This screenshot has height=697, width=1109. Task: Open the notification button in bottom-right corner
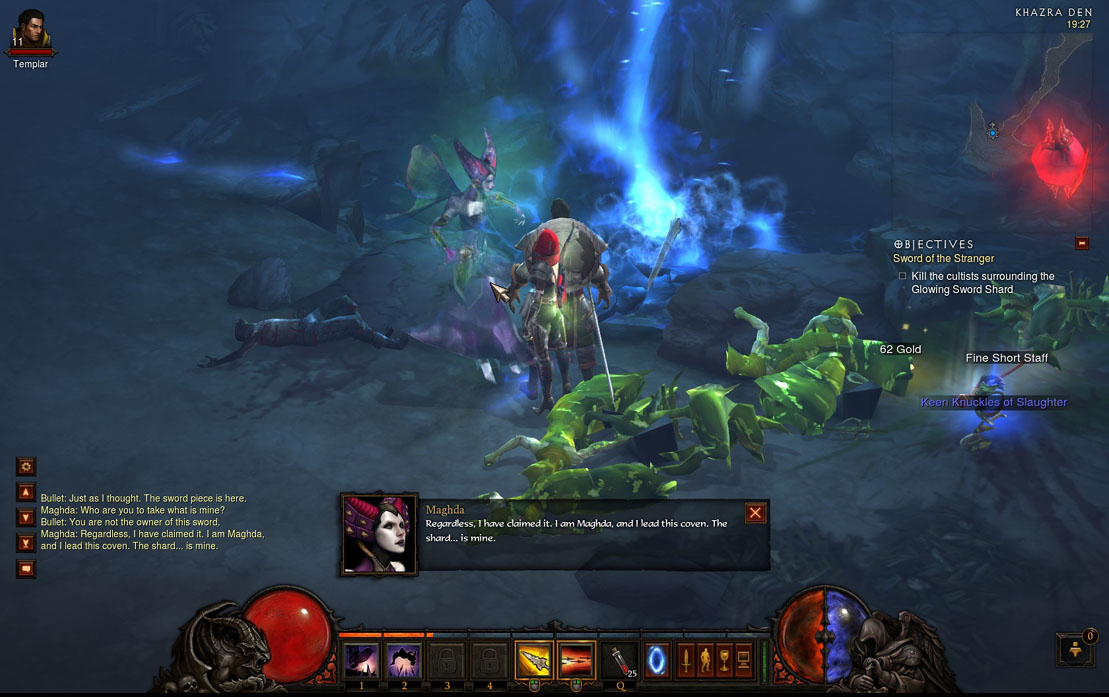pyautogui.click(x=1076, y=650)
